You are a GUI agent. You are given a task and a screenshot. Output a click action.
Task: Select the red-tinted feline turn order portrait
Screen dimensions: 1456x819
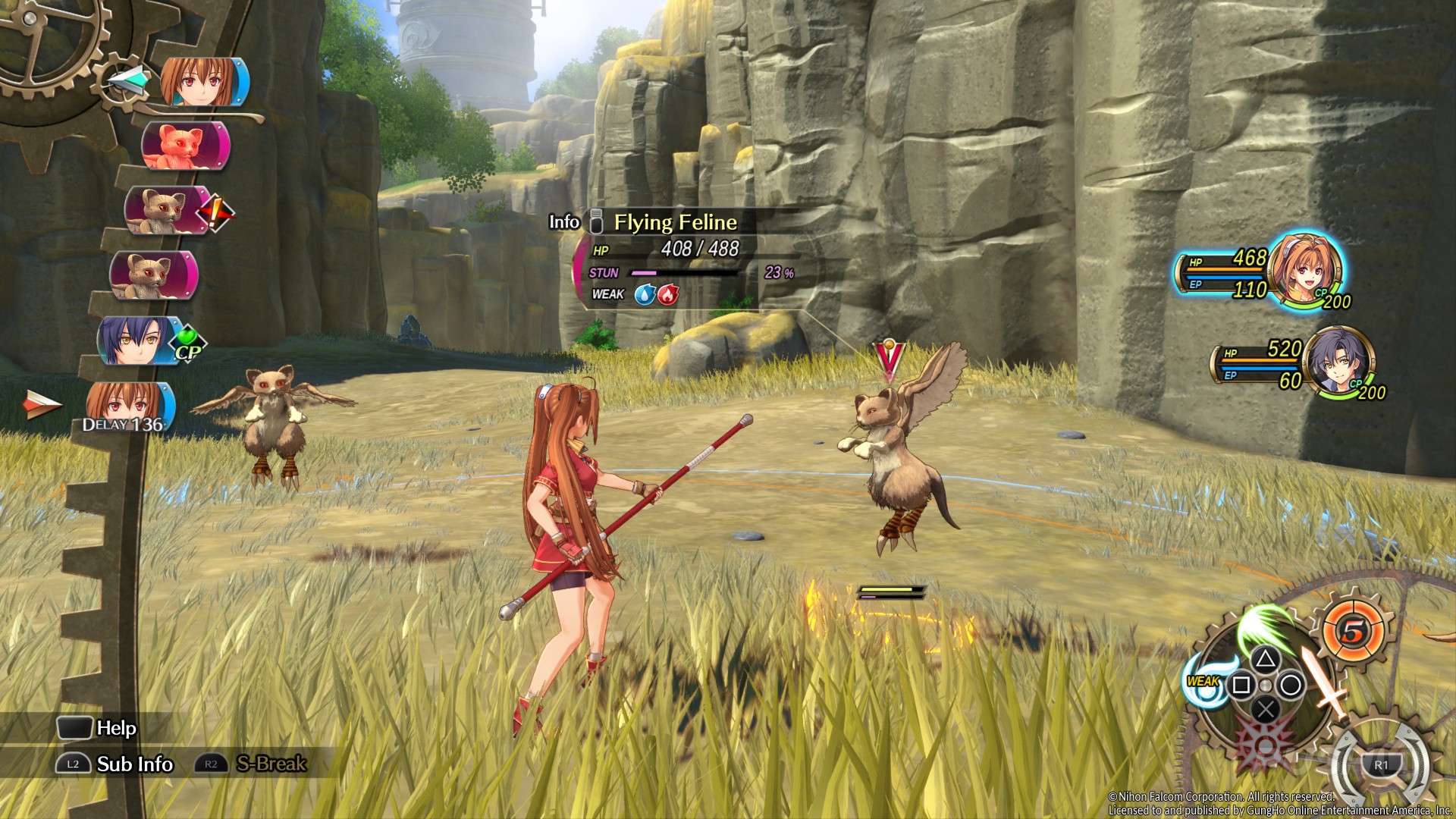tap(185, 146)
